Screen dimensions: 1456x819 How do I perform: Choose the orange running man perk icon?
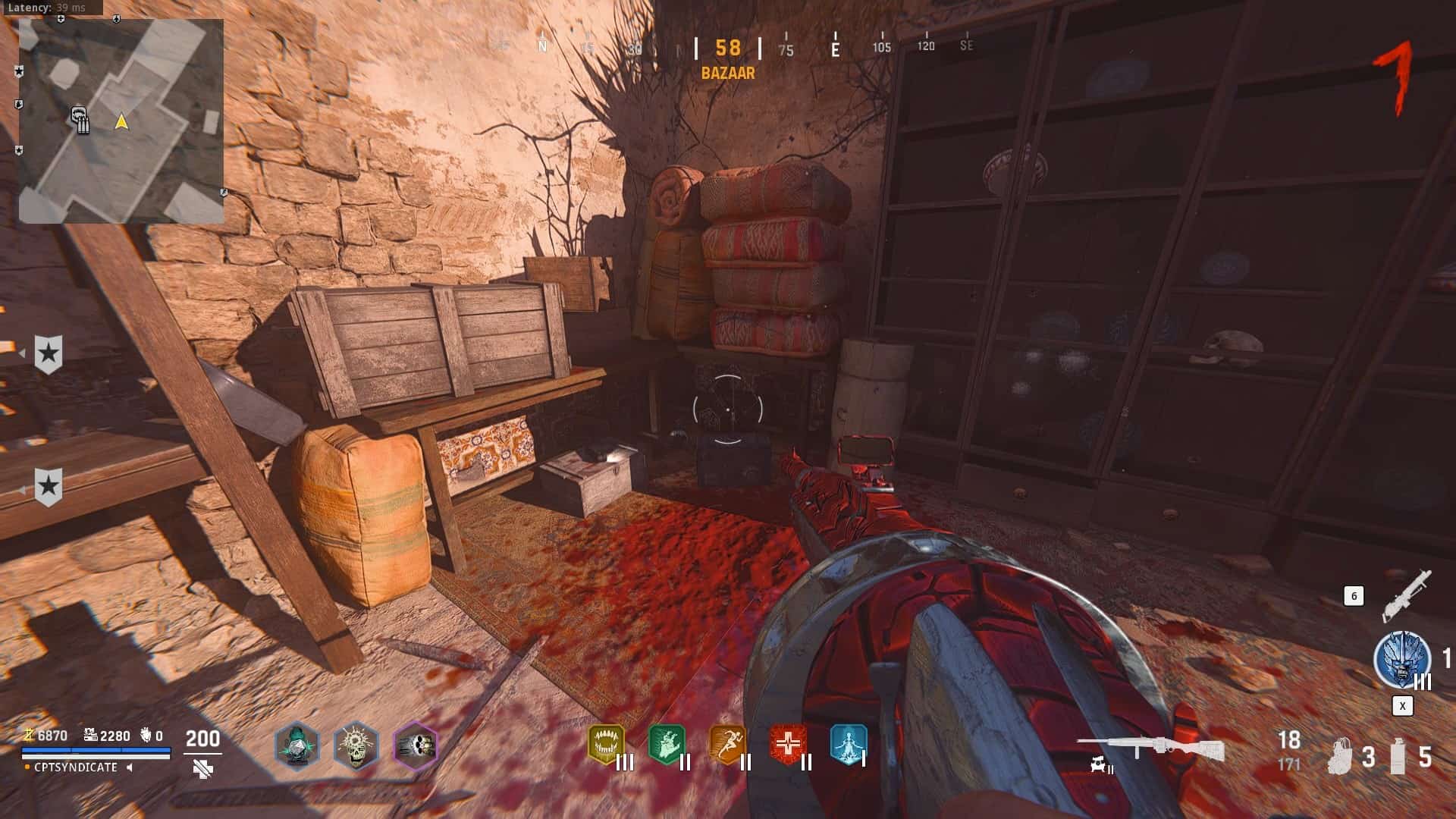726,743
